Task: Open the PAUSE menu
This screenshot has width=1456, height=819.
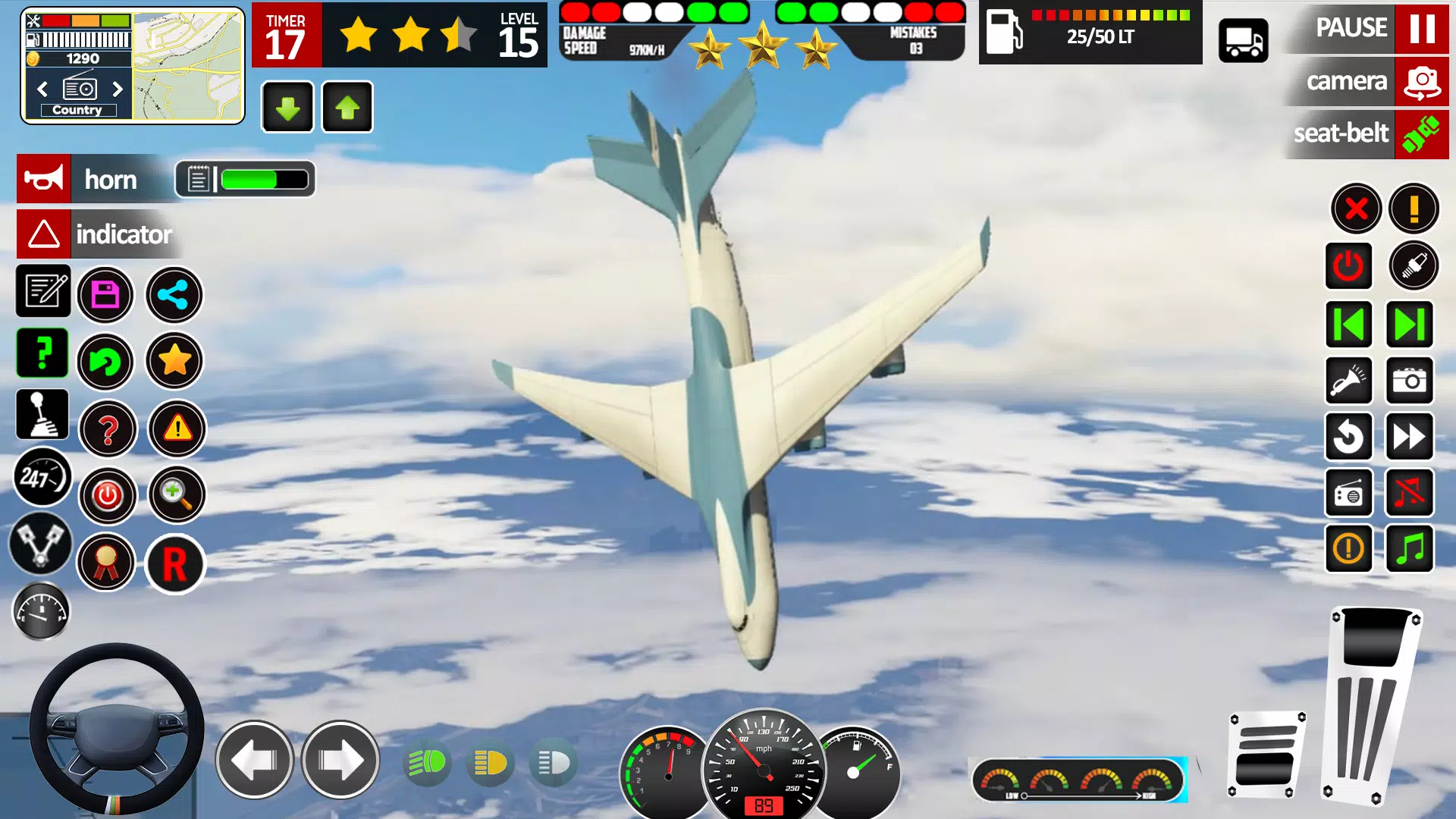Action: pyautogui.click(x=1352, y=28)
